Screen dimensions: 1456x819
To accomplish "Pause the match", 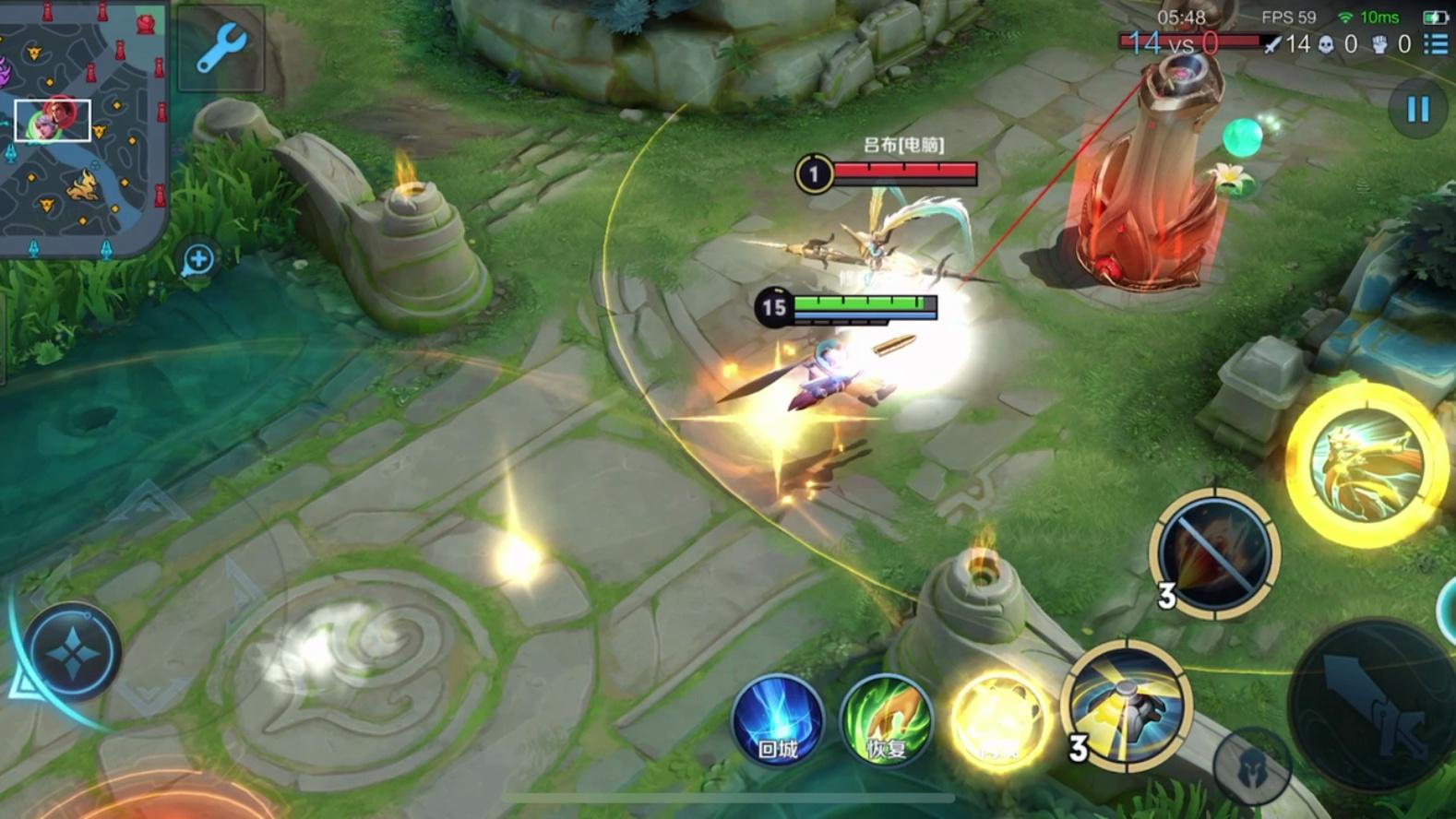I will click(1417, 110).
